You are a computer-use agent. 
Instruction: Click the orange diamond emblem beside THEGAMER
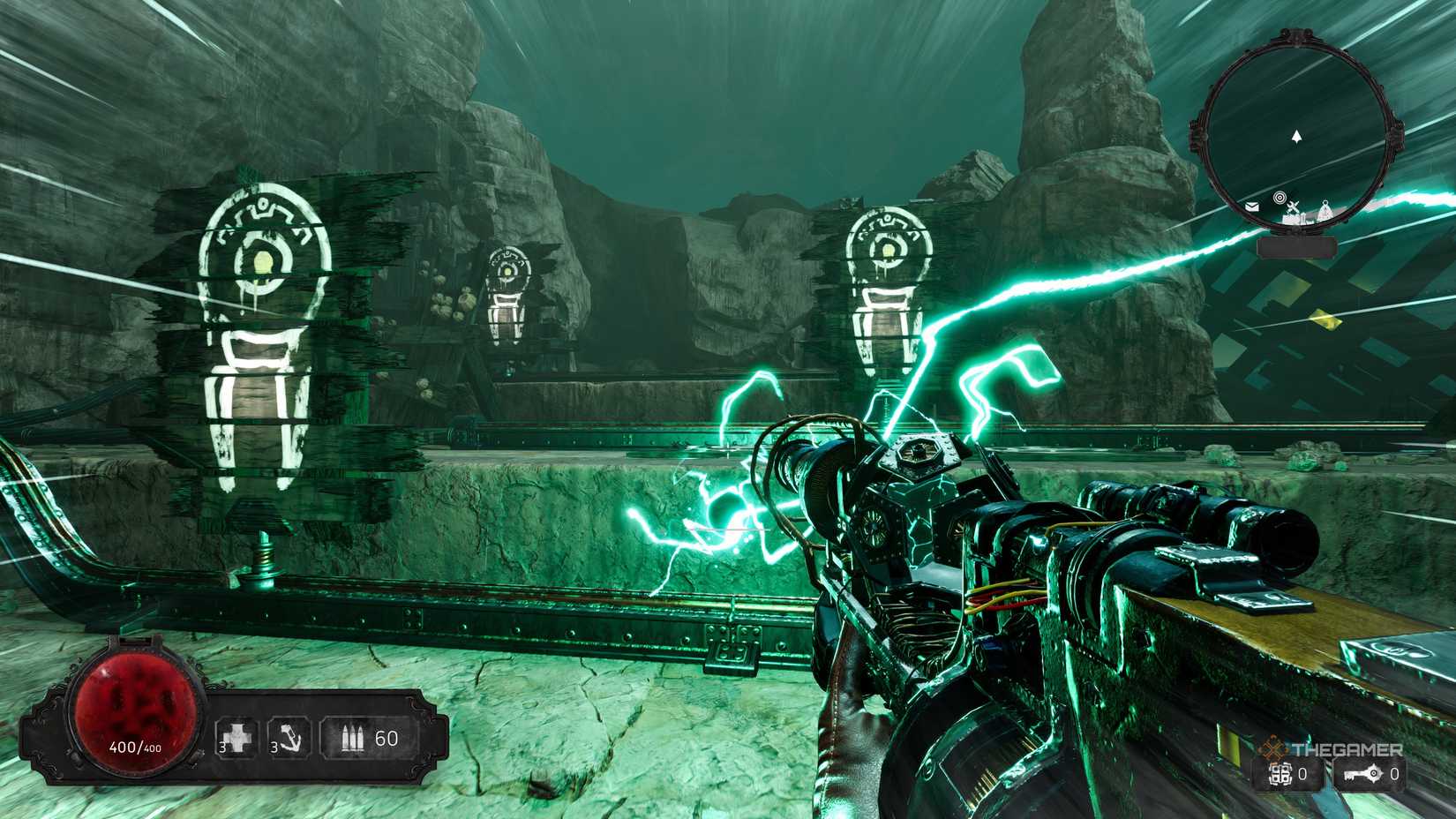[1273, 747]
